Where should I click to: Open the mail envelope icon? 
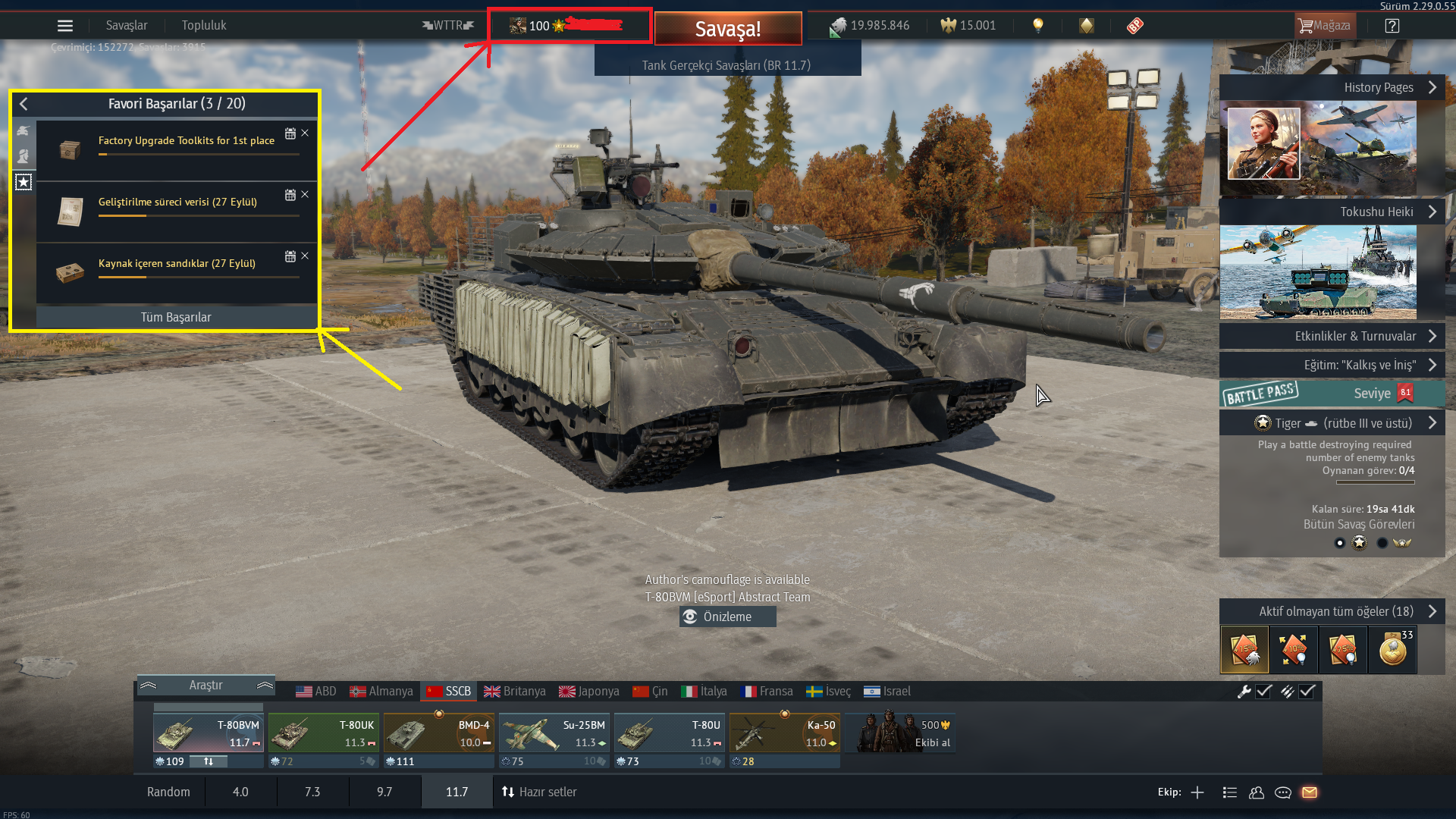click(1310, 792)
